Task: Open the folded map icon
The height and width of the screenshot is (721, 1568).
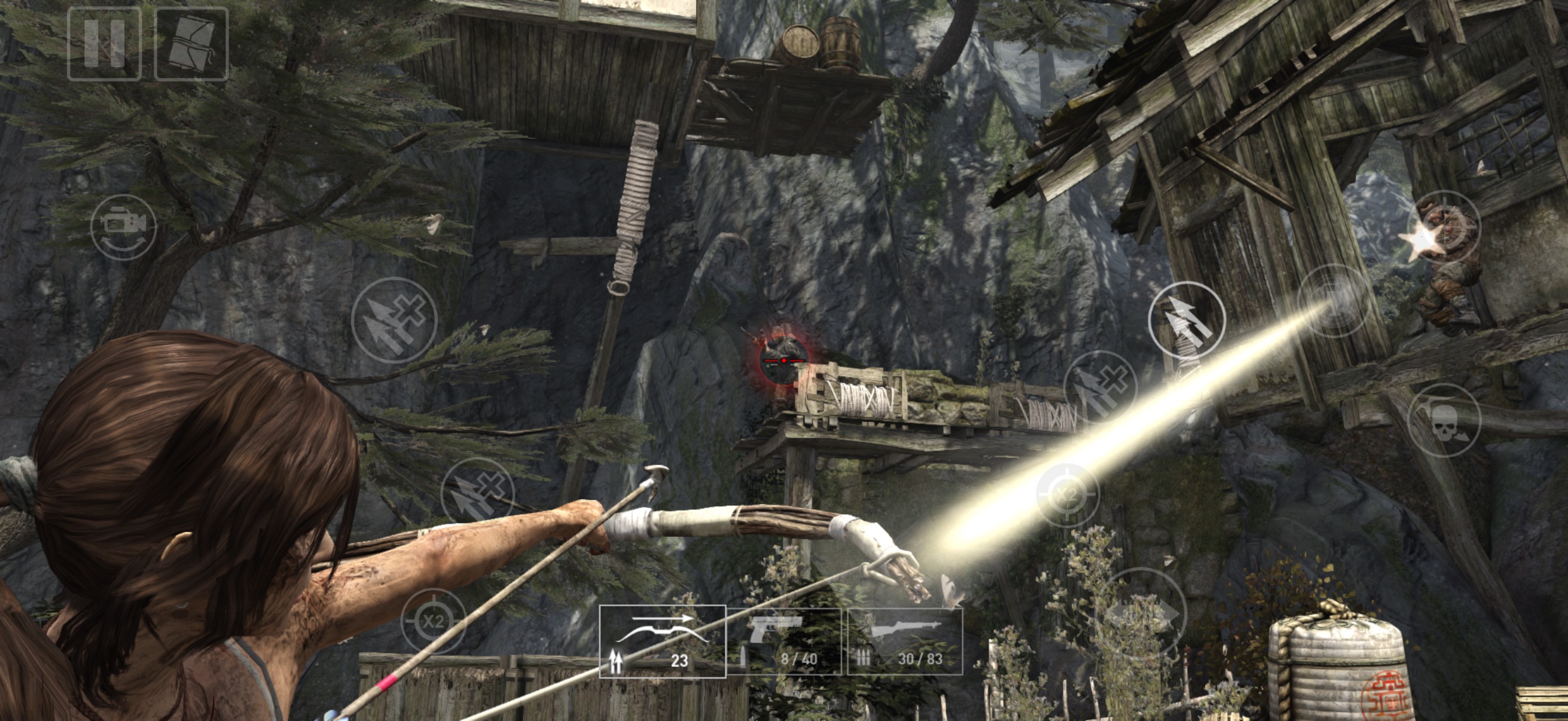Action: tap(192, 44)
